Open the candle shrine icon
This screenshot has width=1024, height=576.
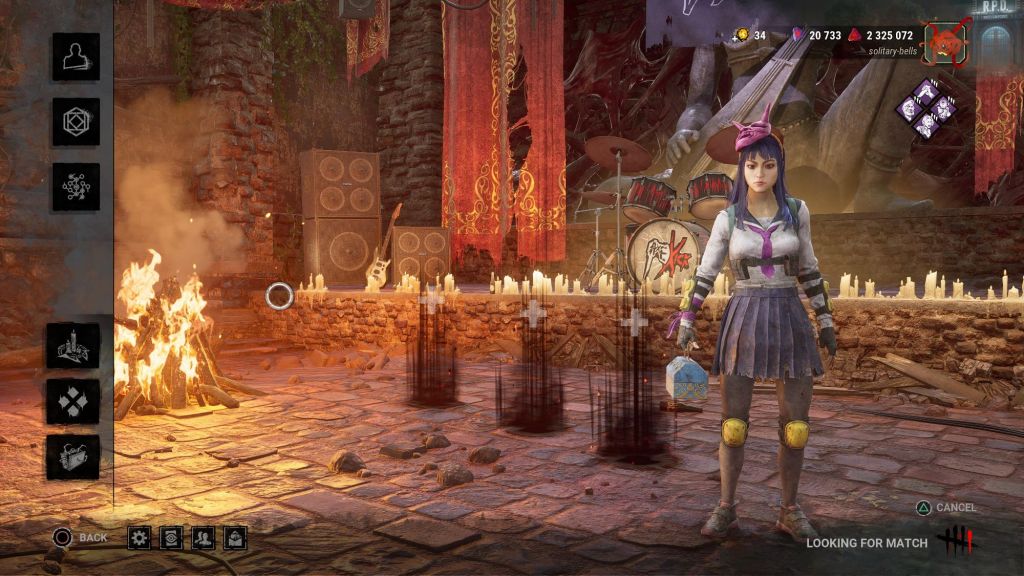point(73,346)
